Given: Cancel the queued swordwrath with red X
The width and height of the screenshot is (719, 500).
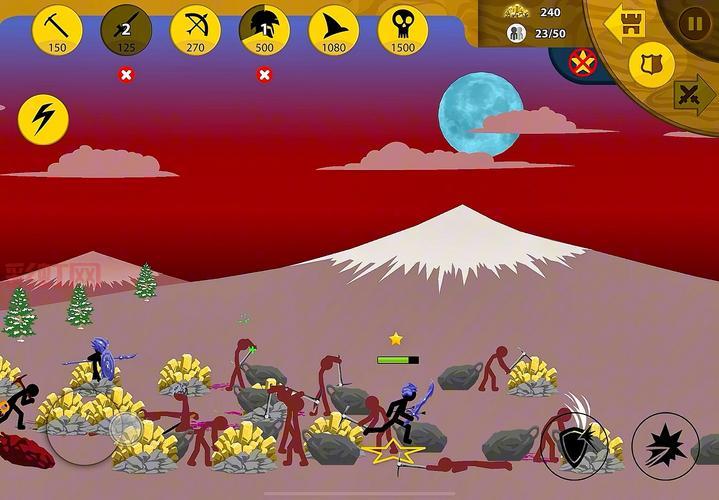Looking at the screenshot, I should [126, 74].
